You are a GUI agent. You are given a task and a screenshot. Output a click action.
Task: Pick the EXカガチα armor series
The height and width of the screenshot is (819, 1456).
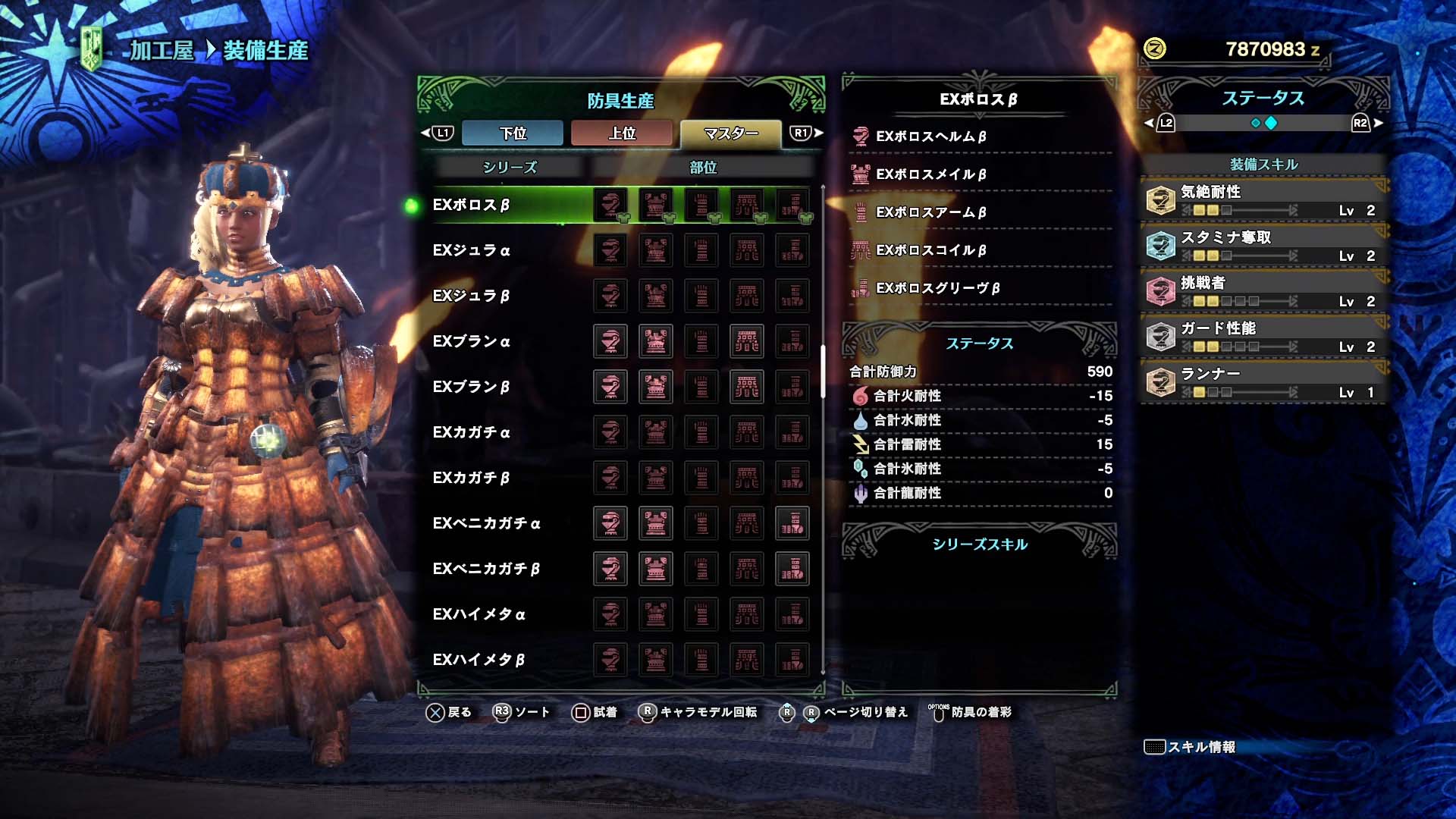471,432
